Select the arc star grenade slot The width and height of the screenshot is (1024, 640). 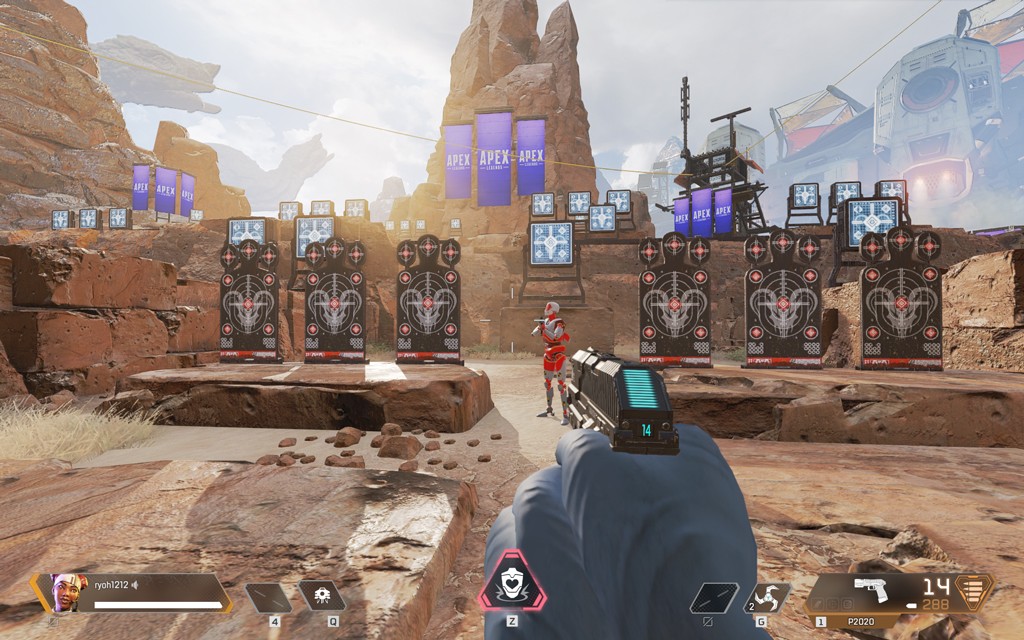point(767,597)
